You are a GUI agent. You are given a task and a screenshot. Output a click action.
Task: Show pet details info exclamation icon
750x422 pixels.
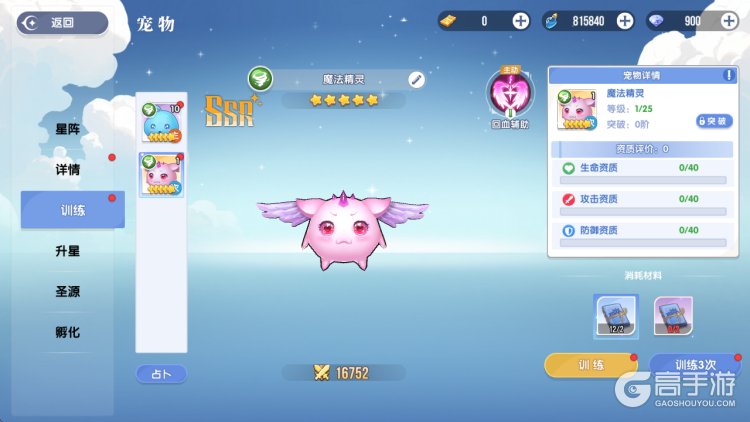click(727, 75)
